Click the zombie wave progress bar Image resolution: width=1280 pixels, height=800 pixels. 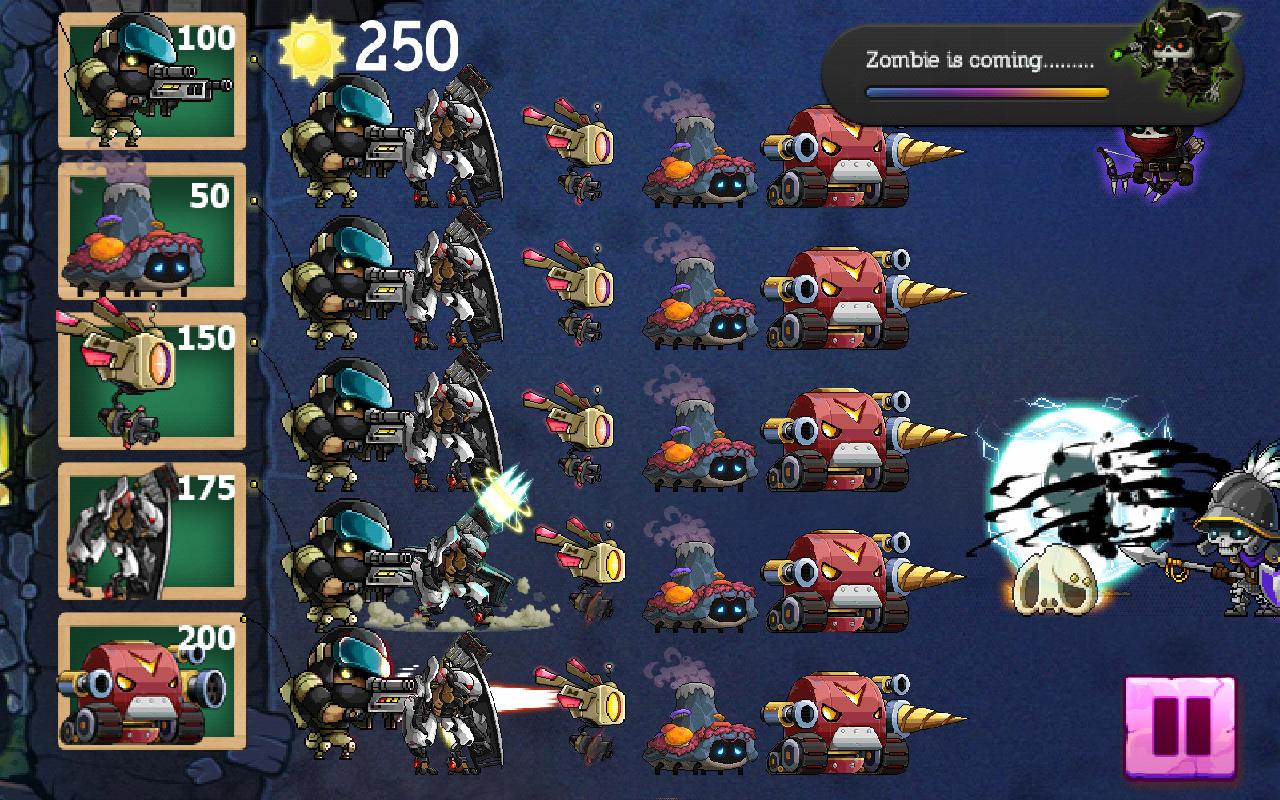pos(985,90)
